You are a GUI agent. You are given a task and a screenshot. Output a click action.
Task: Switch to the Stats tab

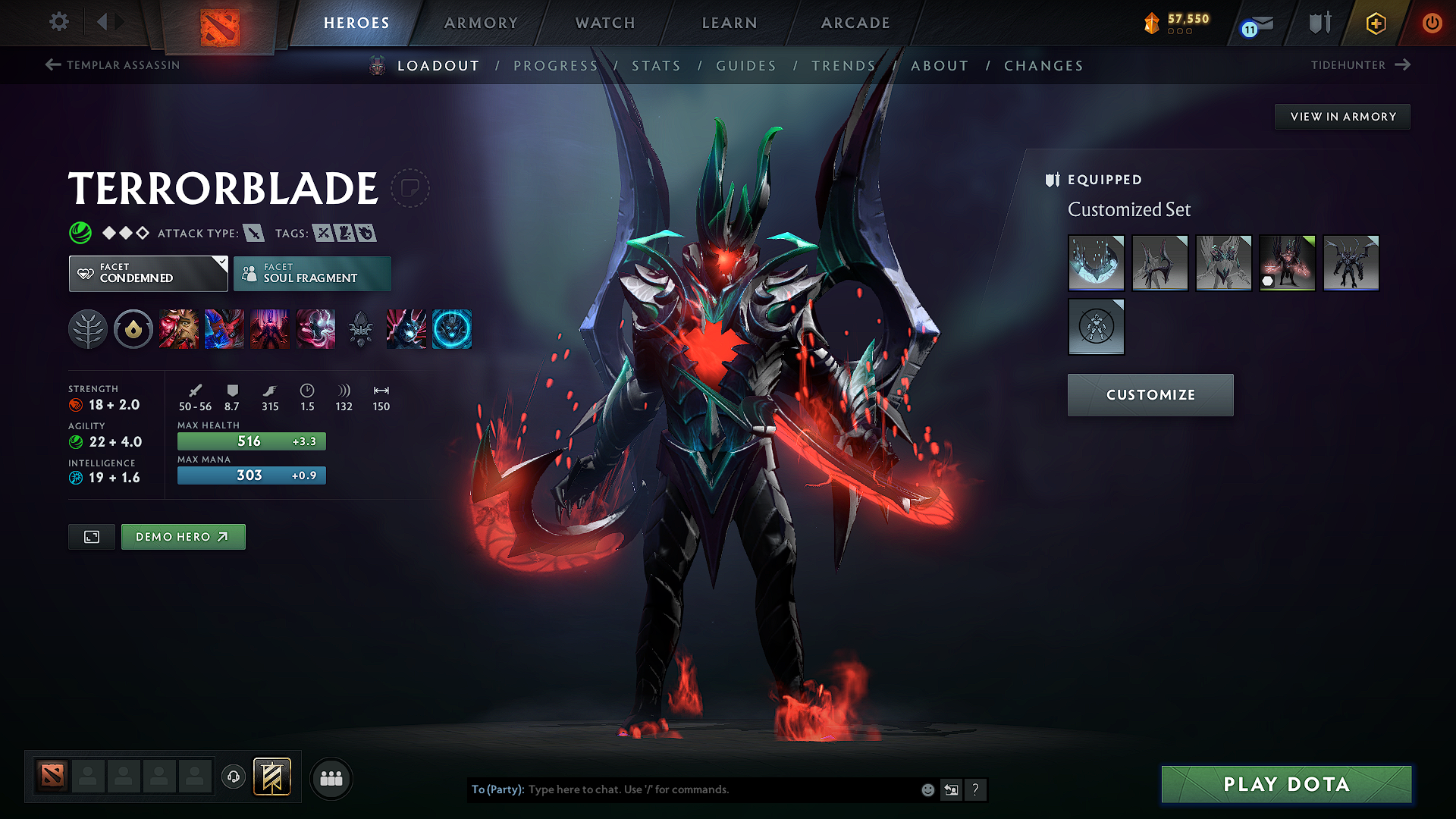click(657, 65)
